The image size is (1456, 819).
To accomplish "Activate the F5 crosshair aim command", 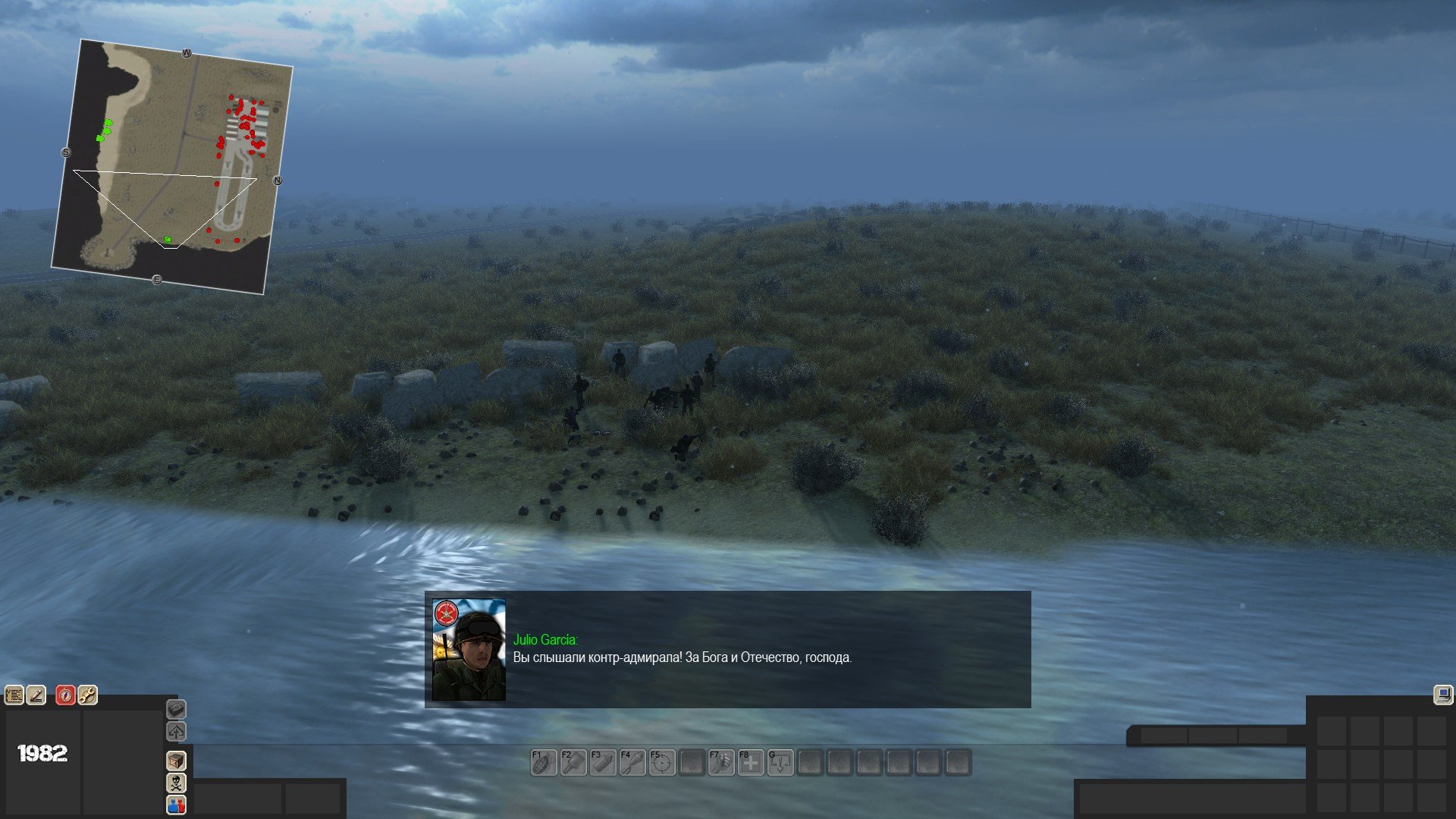I will [x=662, y=762].
